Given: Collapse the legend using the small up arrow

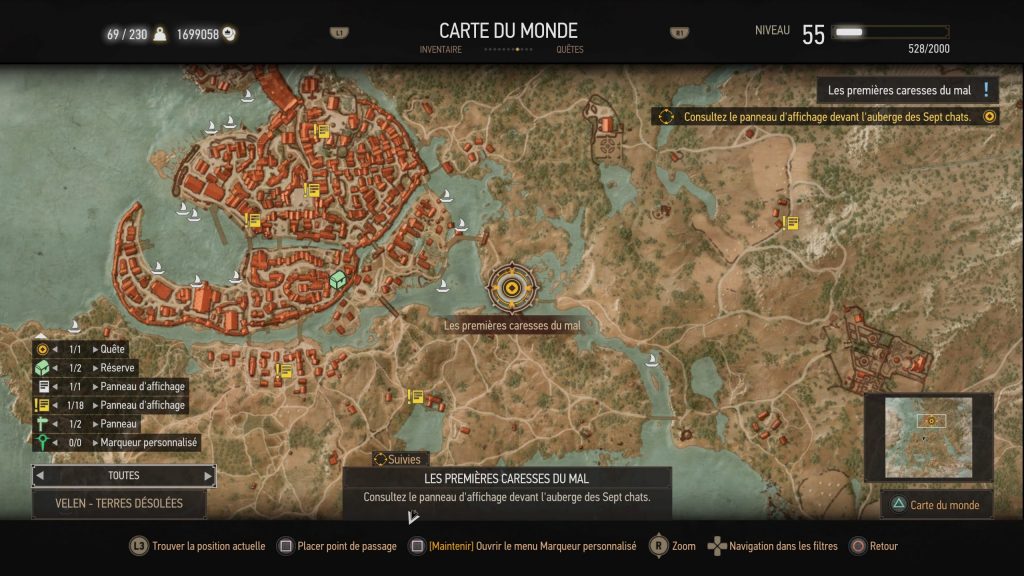Looking at the screenshot, I should coord(41,337).
